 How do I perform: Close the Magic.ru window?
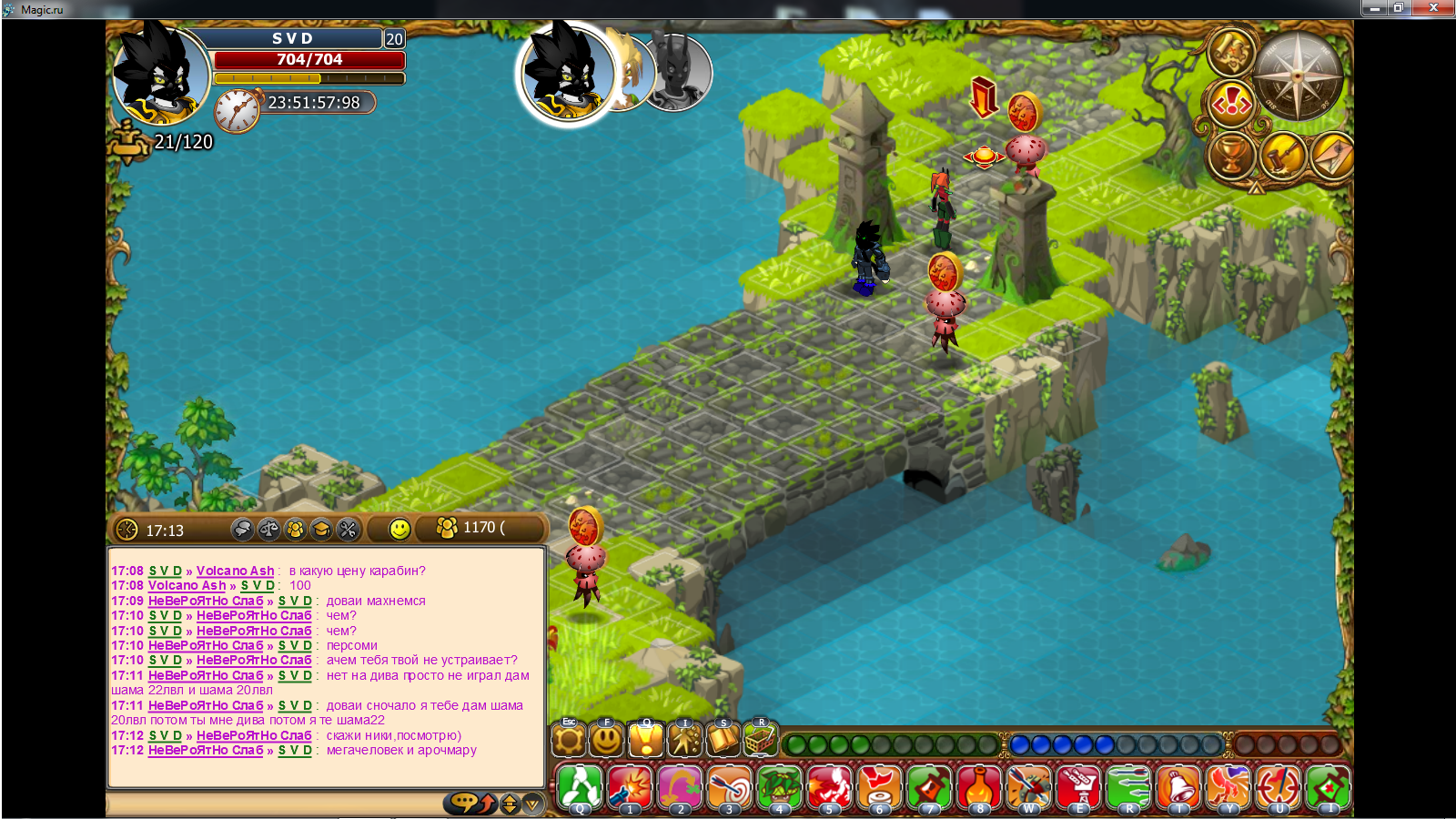point(1433,8)
